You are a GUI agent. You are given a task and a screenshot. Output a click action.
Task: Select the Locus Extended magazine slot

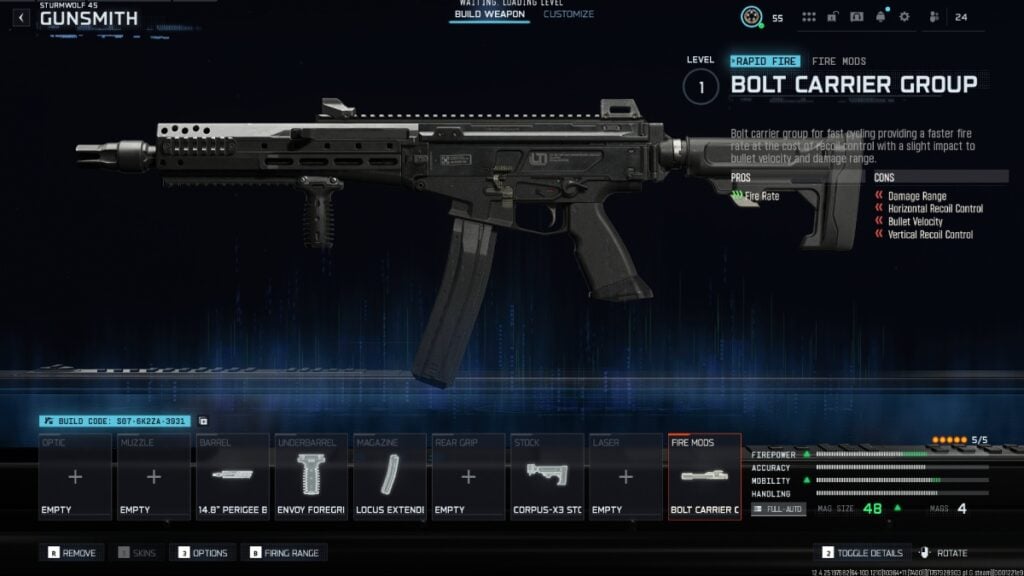pos(390,477)
